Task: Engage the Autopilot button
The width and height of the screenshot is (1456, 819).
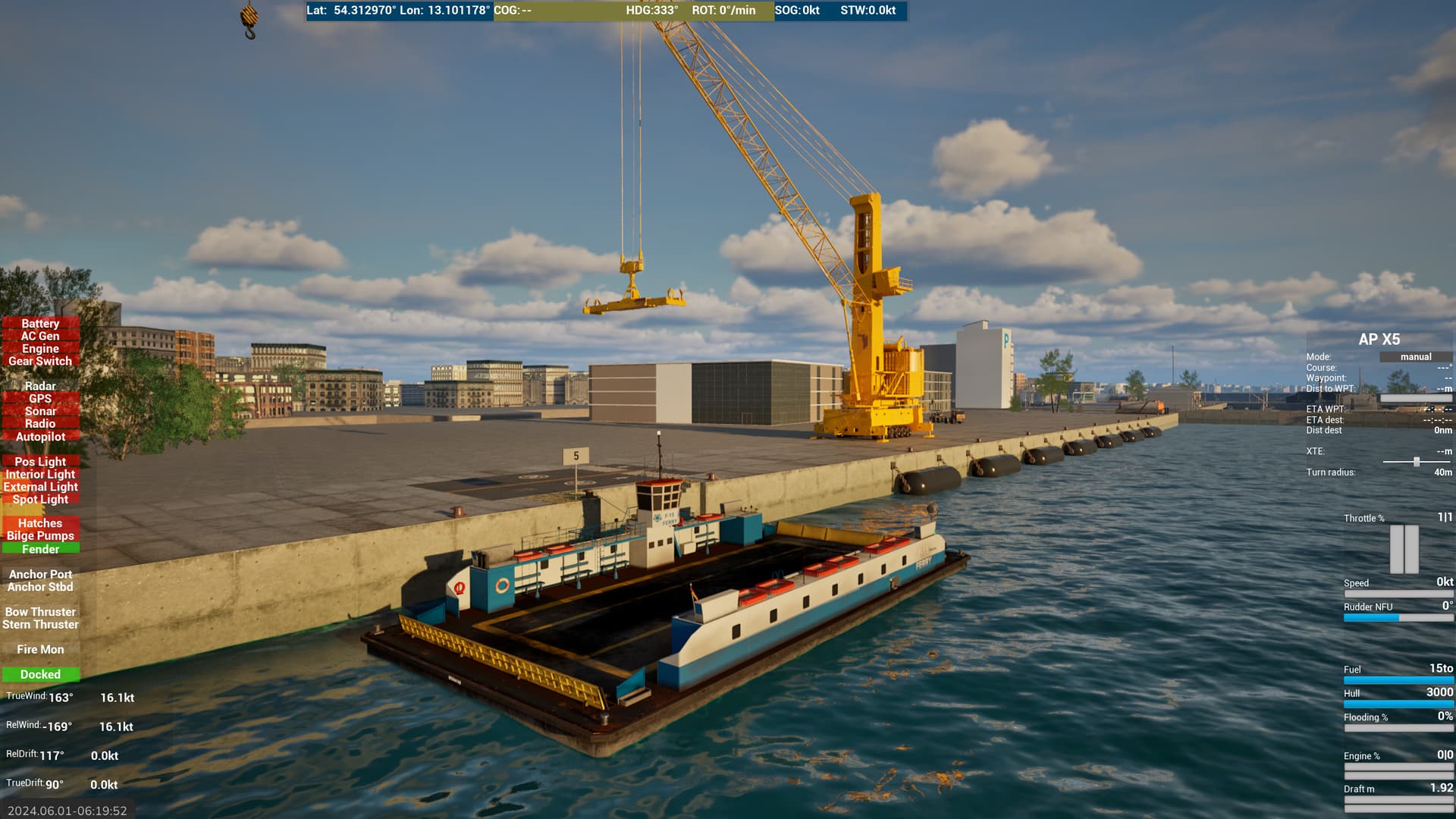Action: tap(40, 437)
